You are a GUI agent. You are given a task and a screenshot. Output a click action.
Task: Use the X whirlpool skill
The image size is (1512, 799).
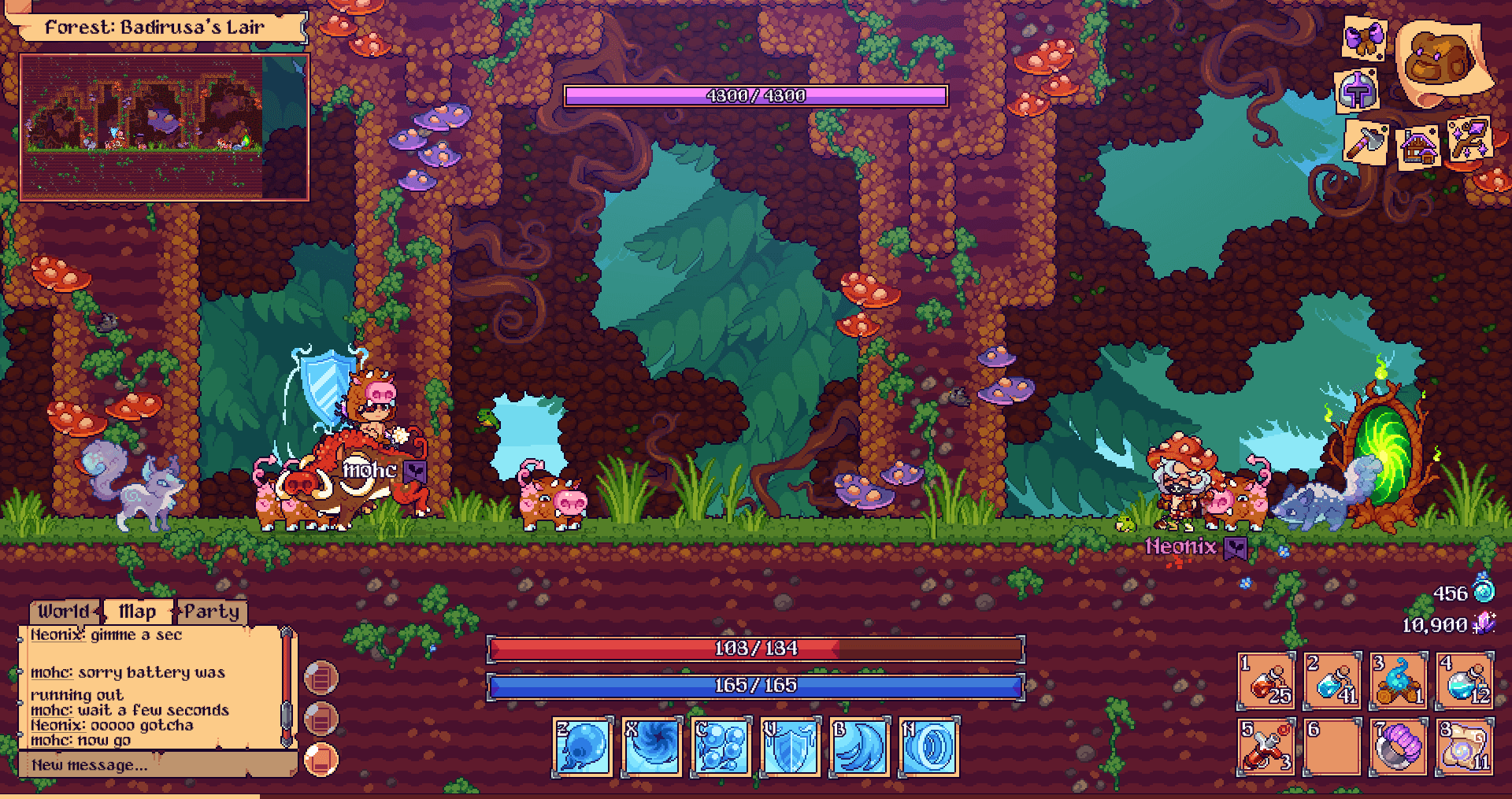point(651,747)
